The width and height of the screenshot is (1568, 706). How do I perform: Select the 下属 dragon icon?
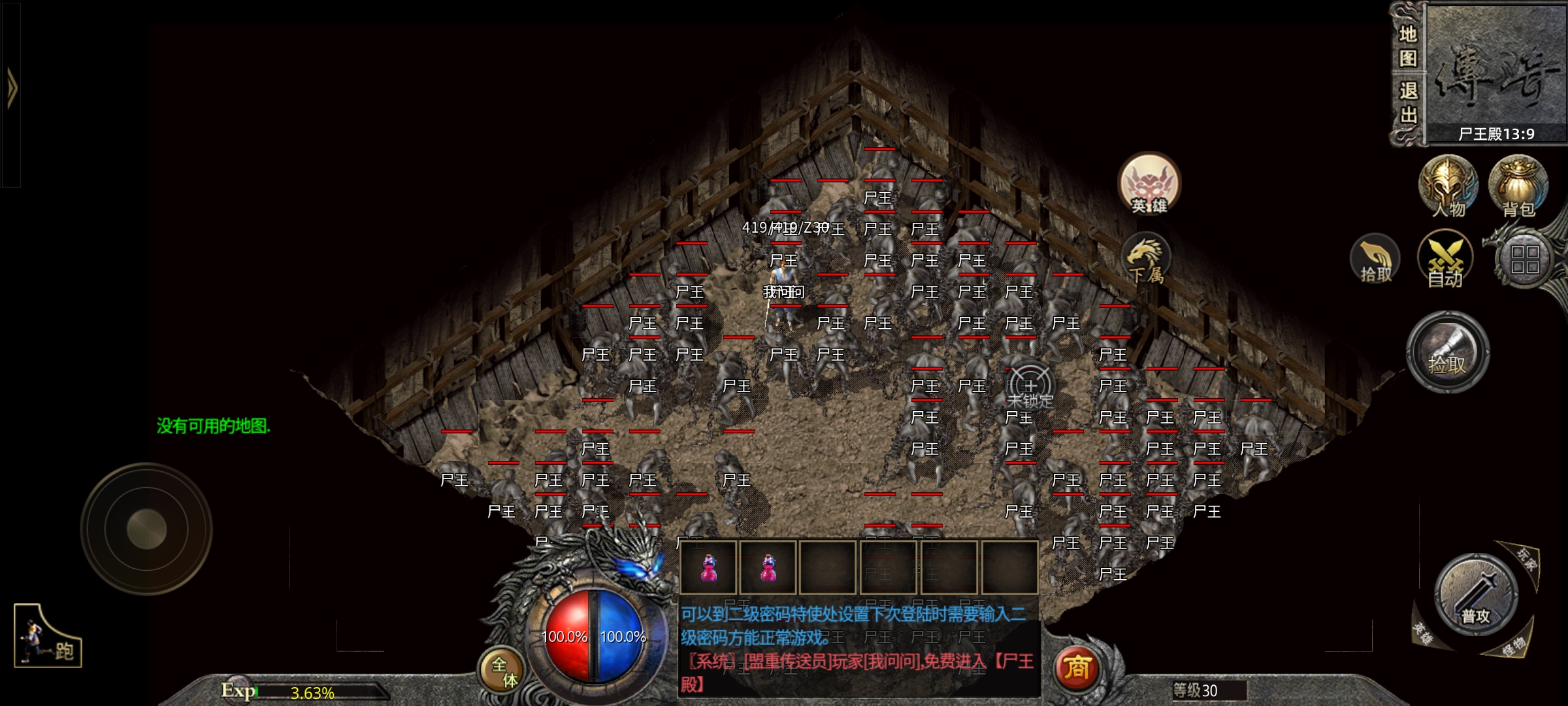point(1146,259)
